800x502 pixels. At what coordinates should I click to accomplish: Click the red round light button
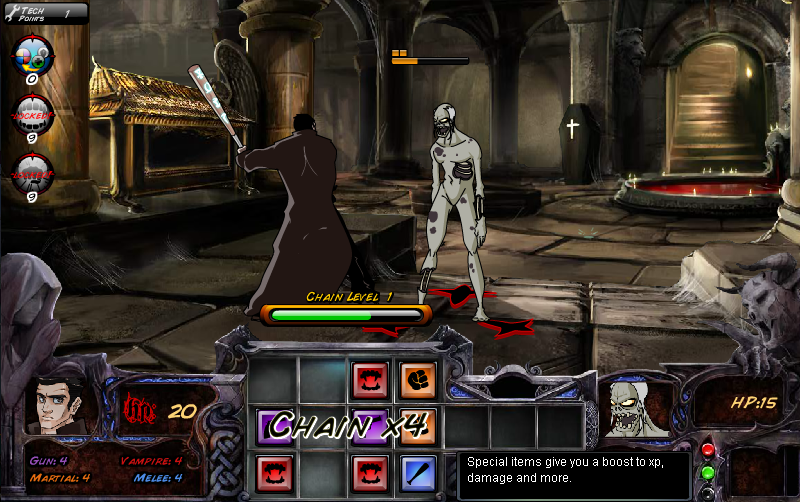coord(708,450)
